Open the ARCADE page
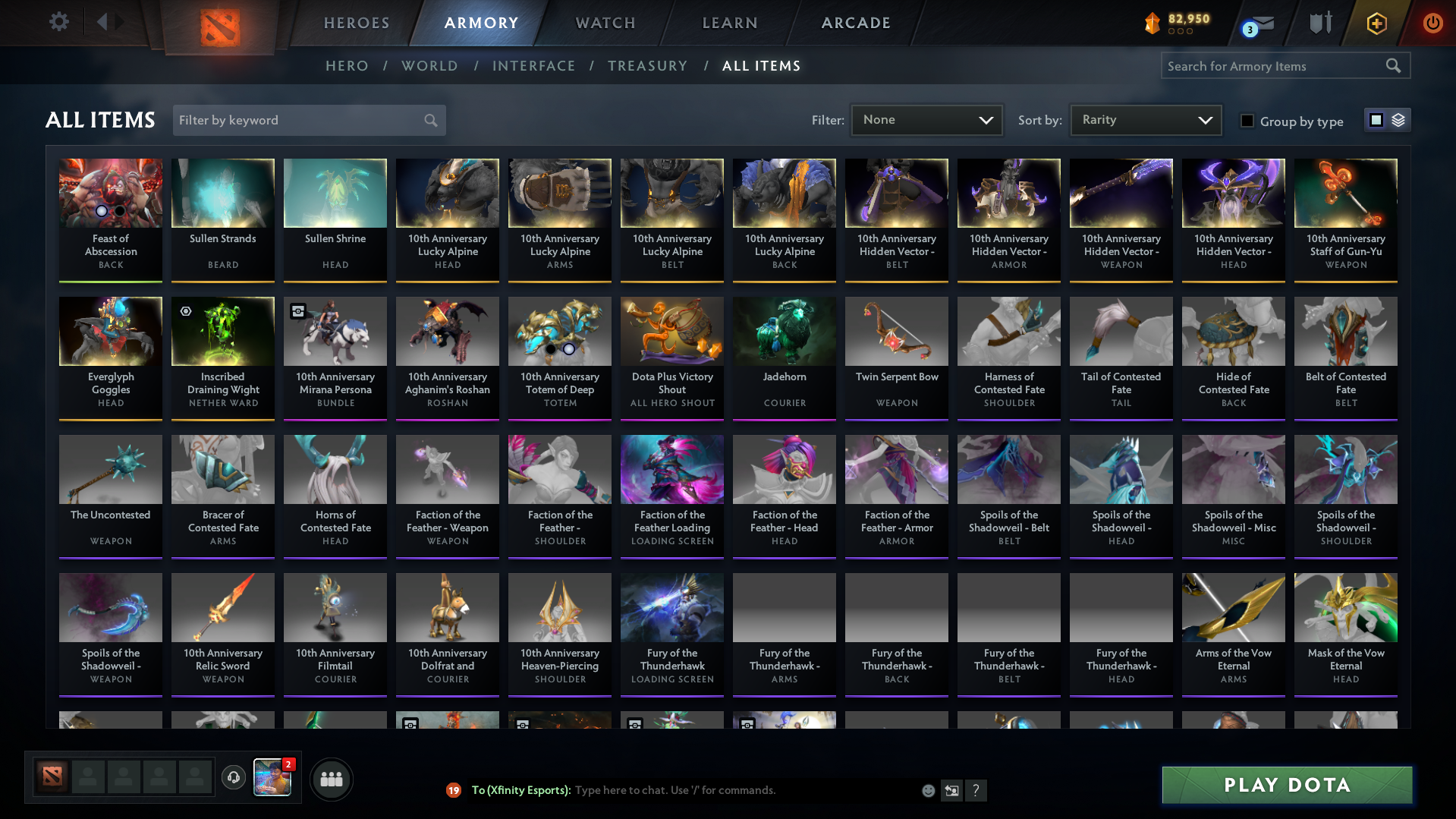Viewport: 1456px width, 819px height. click(856, 23)
